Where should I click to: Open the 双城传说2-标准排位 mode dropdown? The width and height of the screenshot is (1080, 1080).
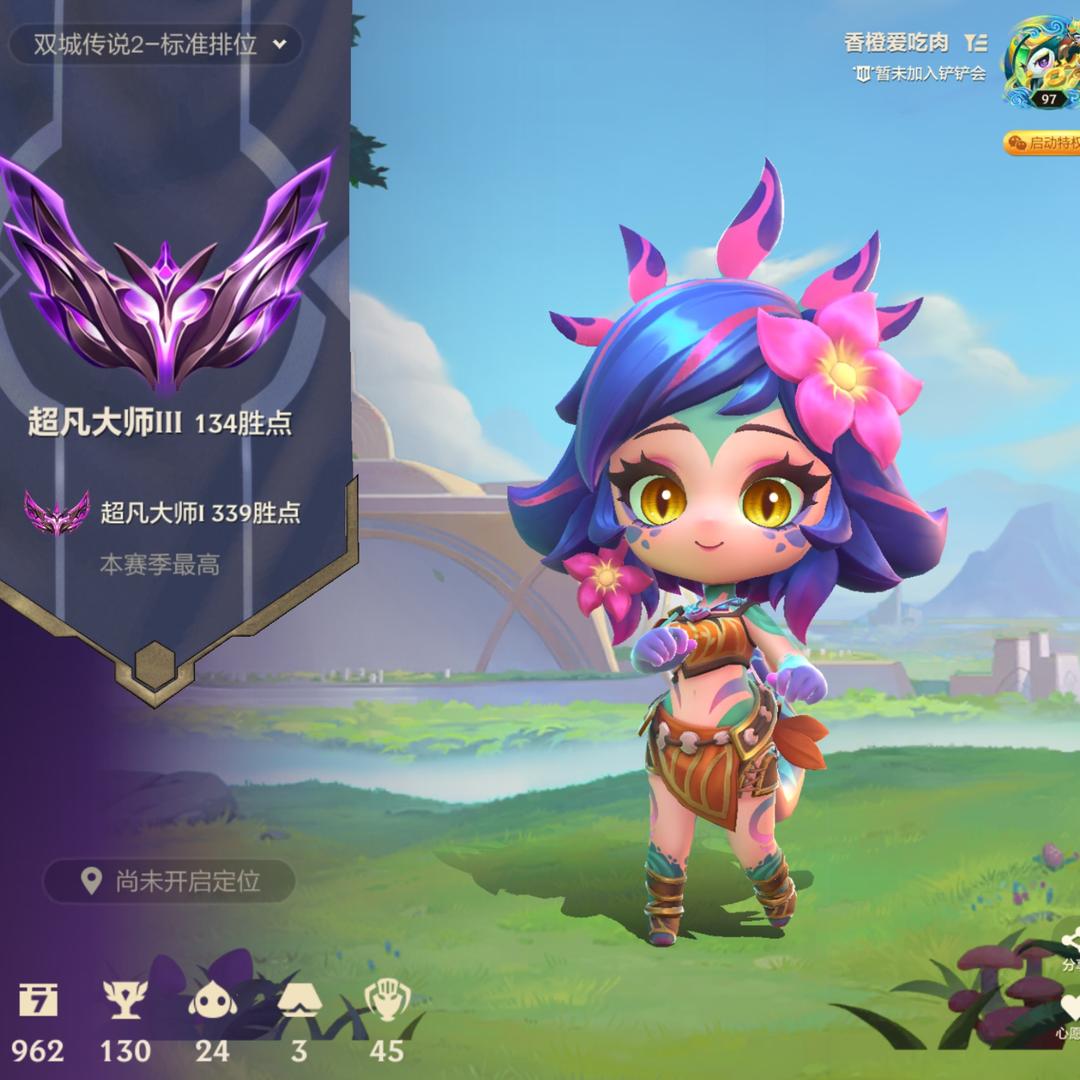pyautogui.click(x=155, y=45)
